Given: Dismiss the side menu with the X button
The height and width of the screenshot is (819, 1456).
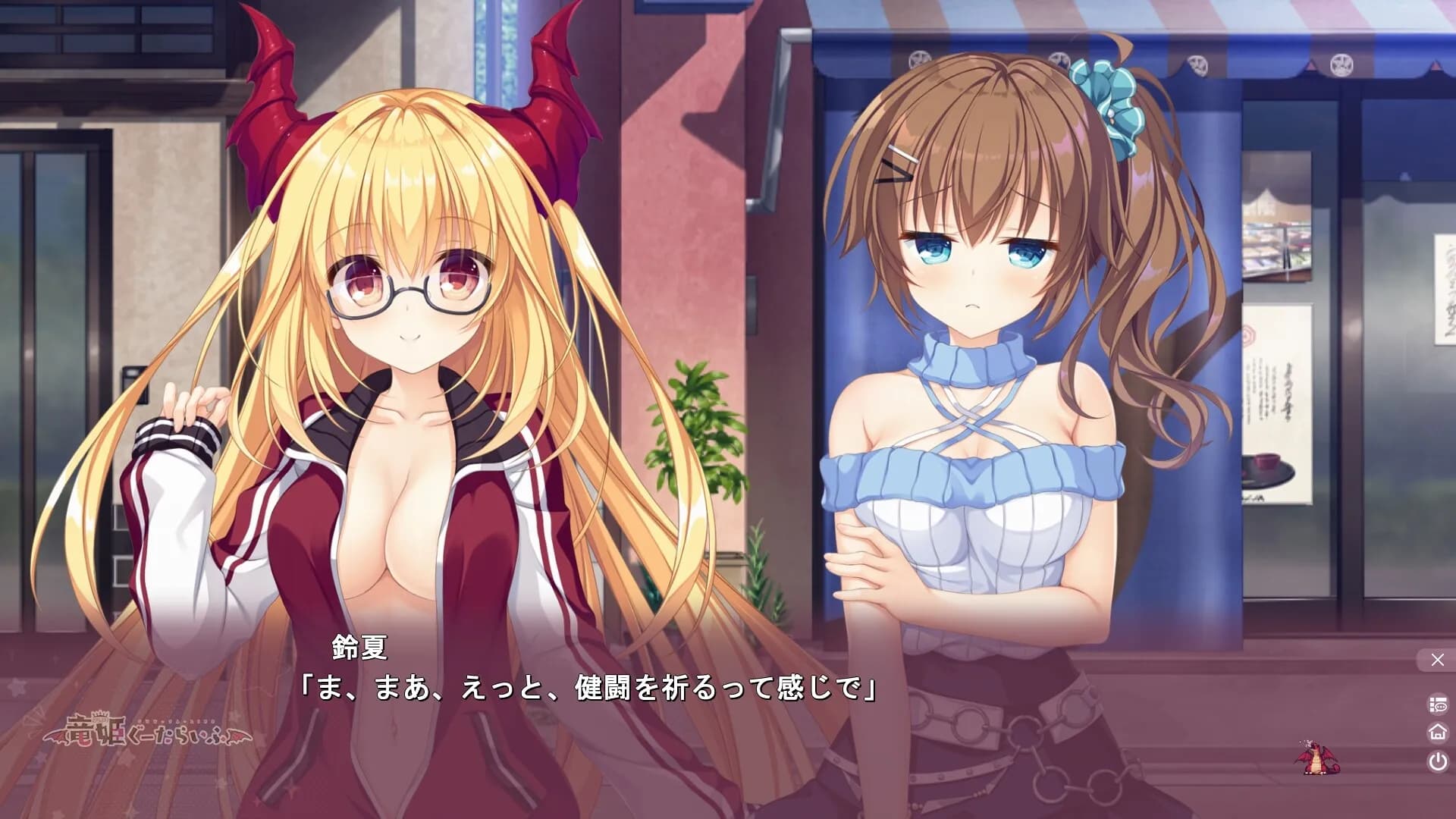Looking at the screenshot, I should click(1437, 659).
